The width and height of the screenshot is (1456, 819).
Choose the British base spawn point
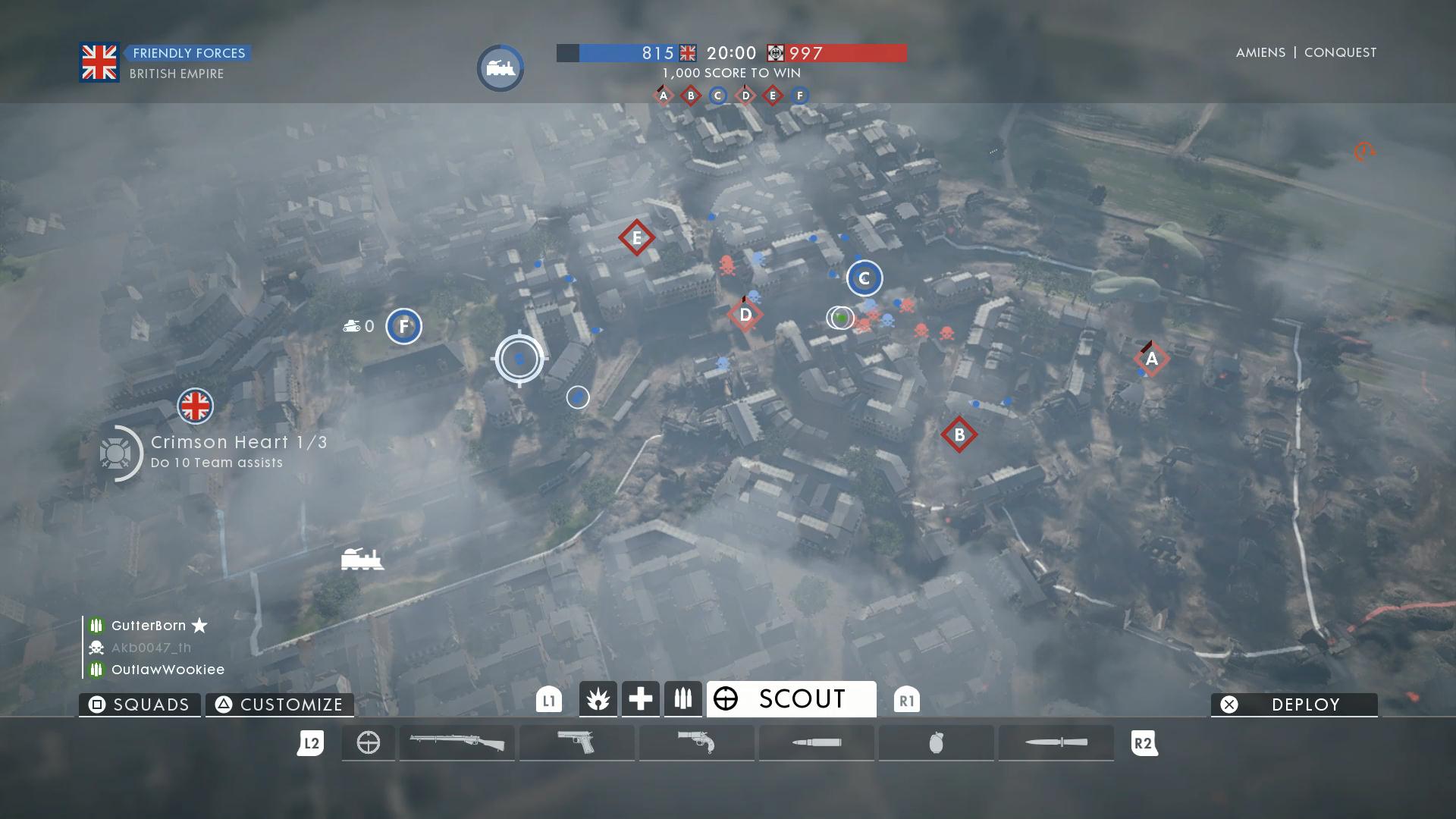pos(195,406)
